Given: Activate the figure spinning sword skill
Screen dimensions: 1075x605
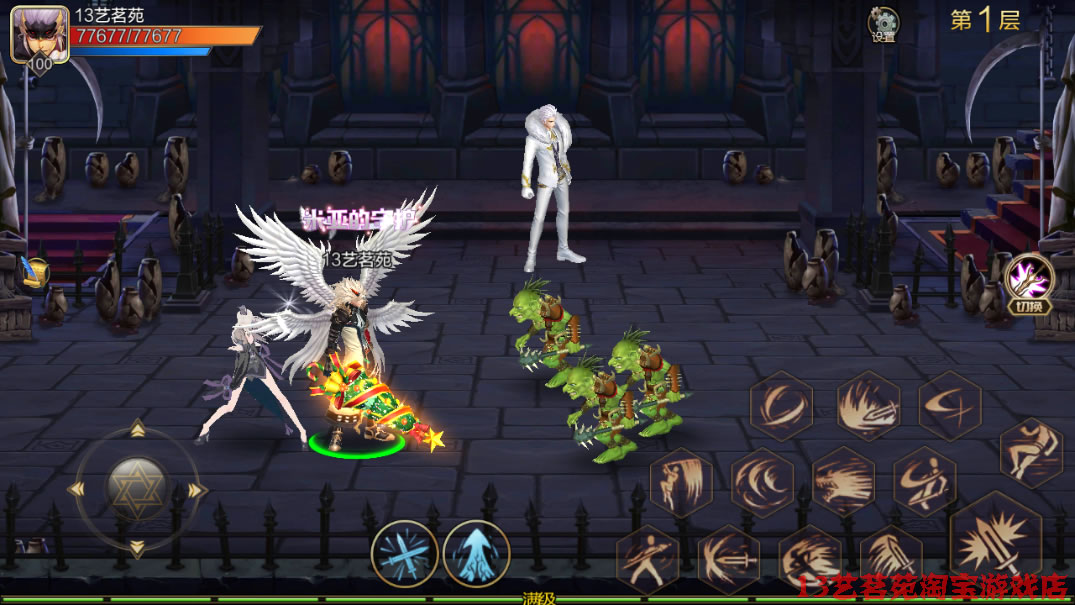Looking at the screenshot, I should [924, 482].
